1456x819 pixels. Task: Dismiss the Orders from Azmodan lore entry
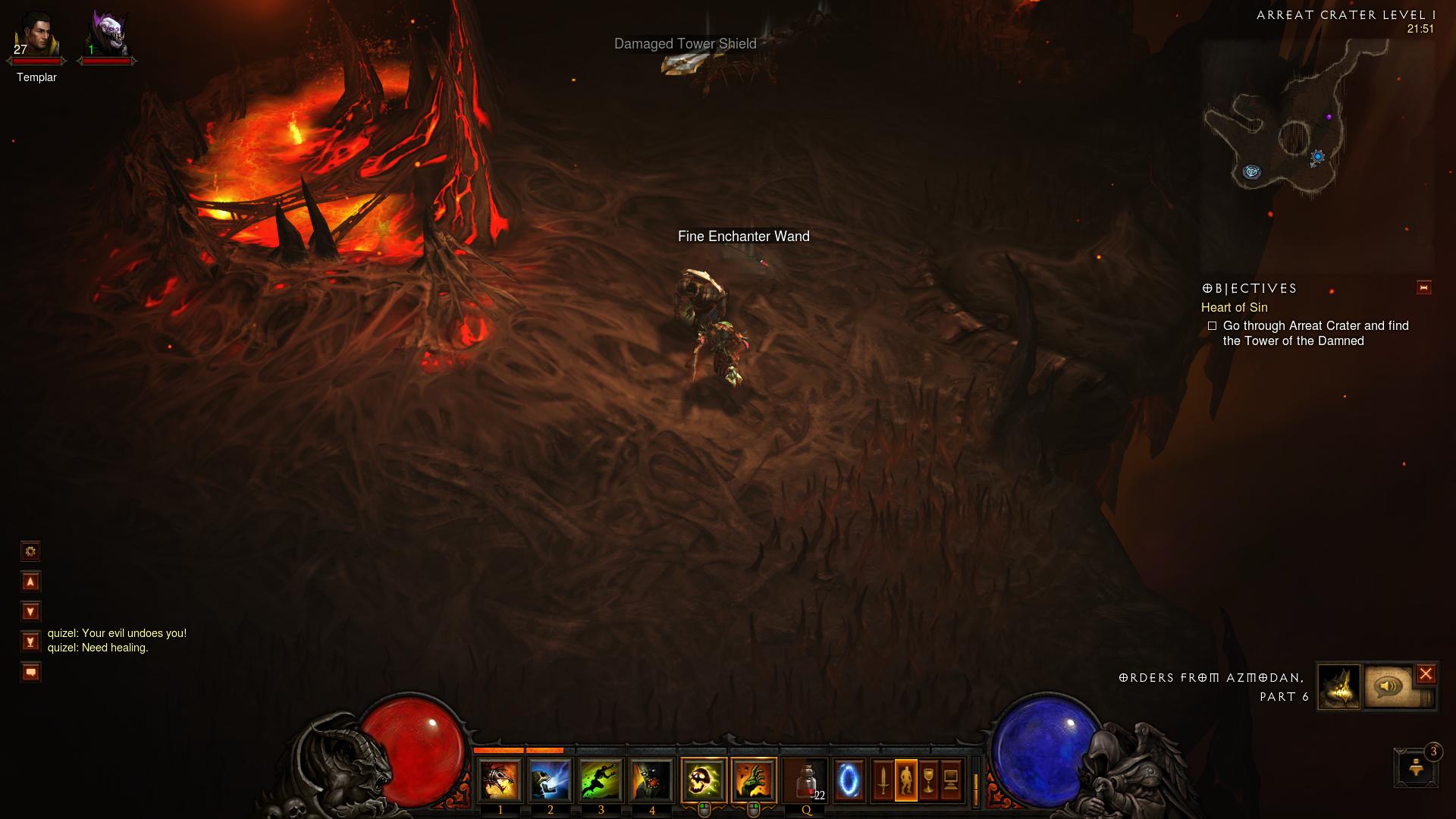click(x=1426, y=673)
